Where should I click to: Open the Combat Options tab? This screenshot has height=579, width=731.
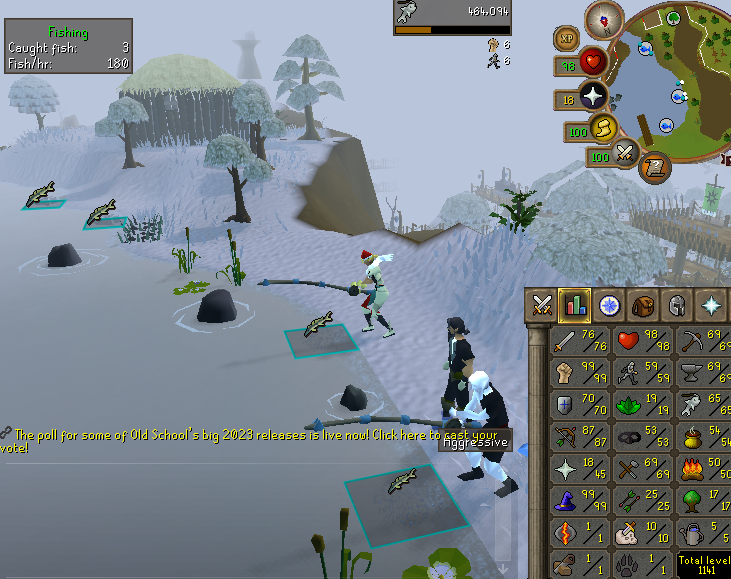[x=543, y=305]
